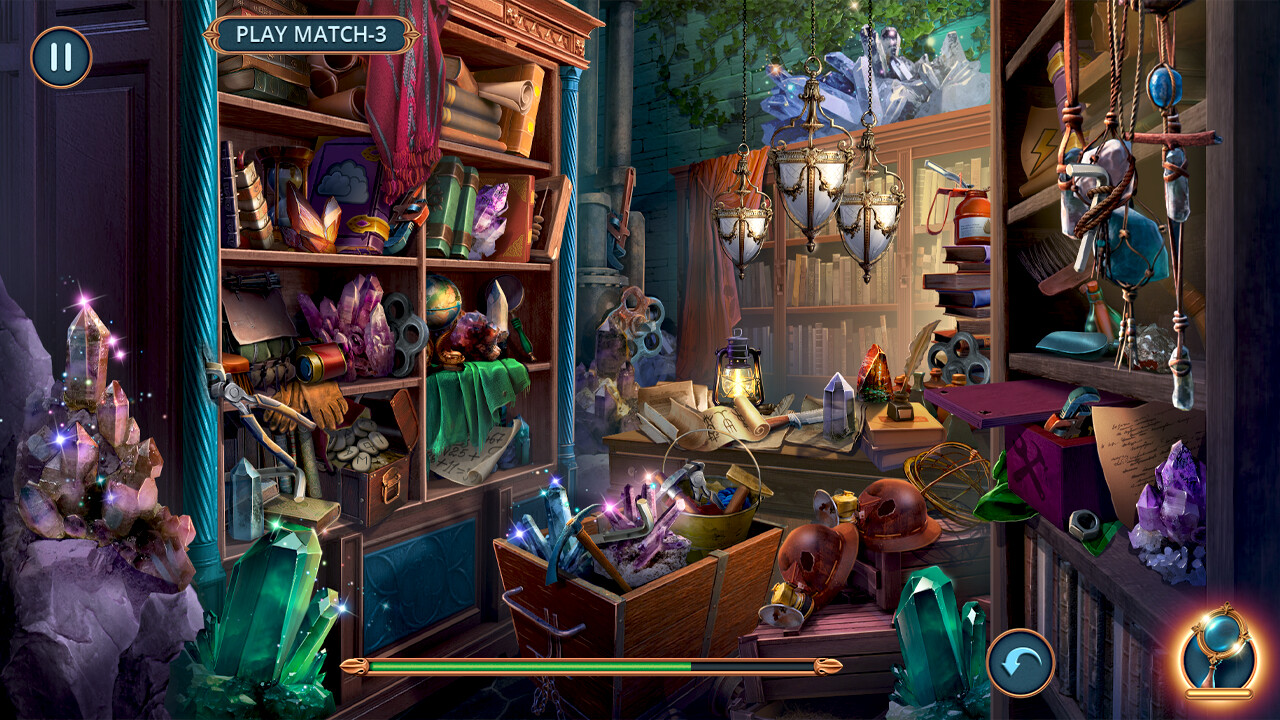Switch to Play Match-3 mode
This screenshot has height=720, width=1280.
click(311, 34)
